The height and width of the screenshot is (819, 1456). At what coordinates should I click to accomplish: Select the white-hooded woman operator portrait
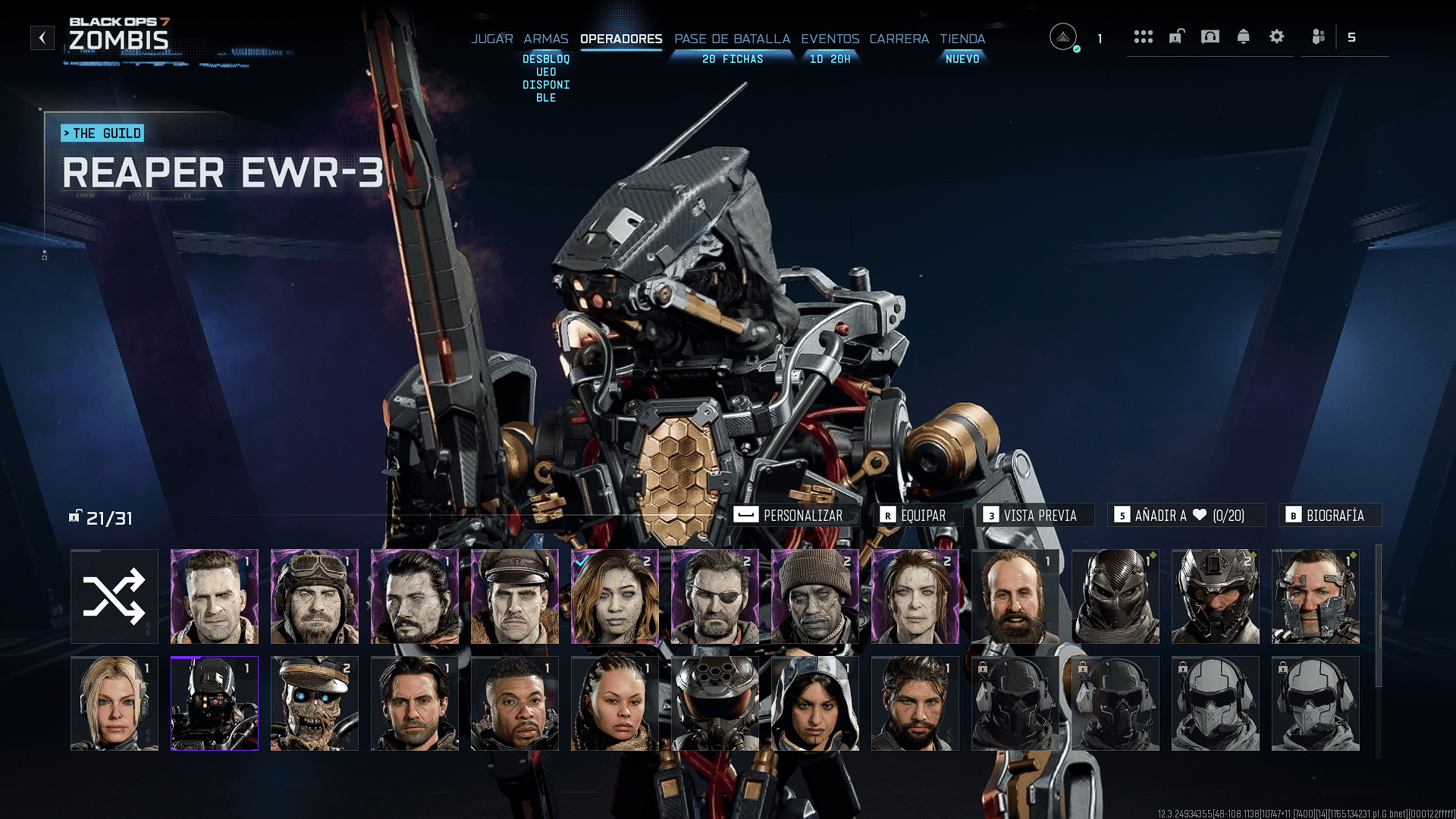click(x=815, y=704)
